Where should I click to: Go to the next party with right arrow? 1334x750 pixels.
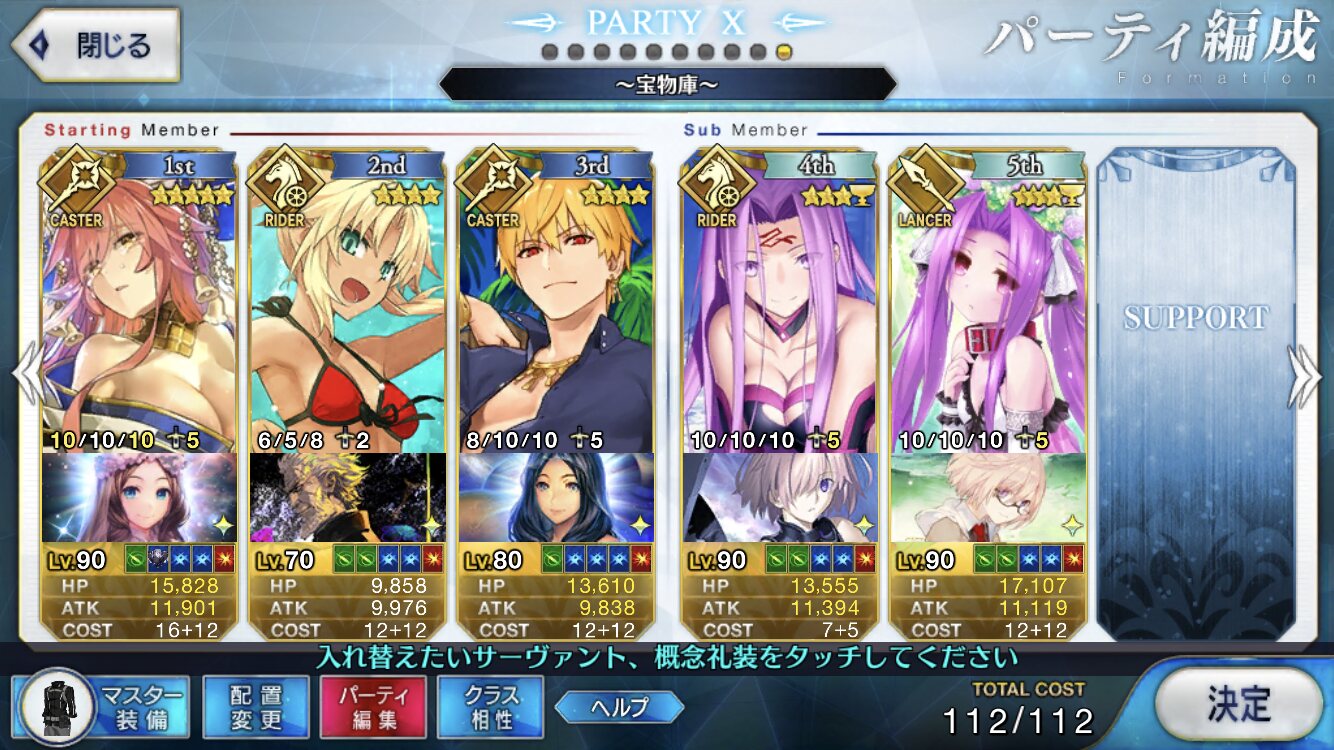click(1305, 375)
